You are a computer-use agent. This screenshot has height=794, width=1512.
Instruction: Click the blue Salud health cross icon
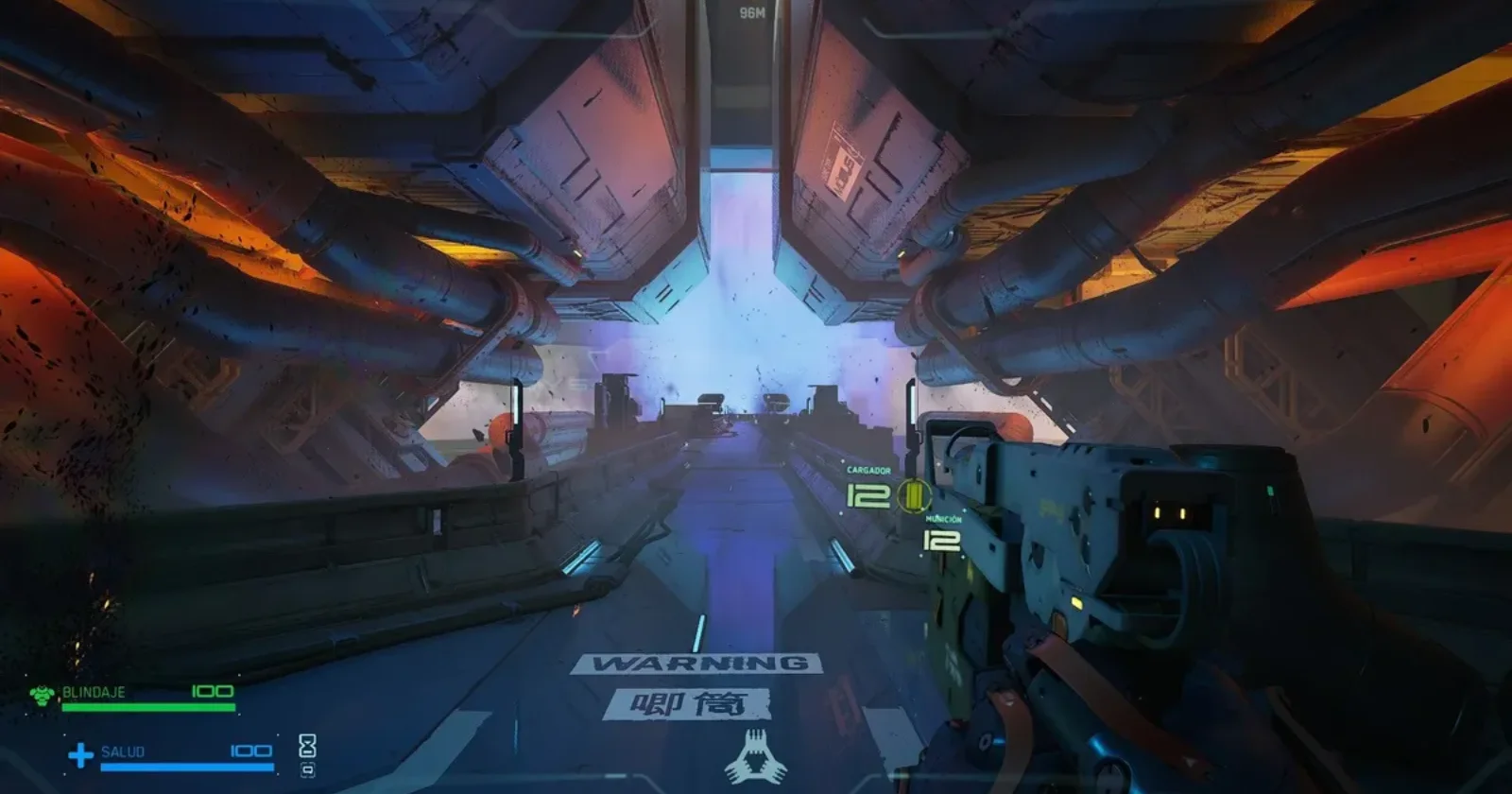(80, 754)
